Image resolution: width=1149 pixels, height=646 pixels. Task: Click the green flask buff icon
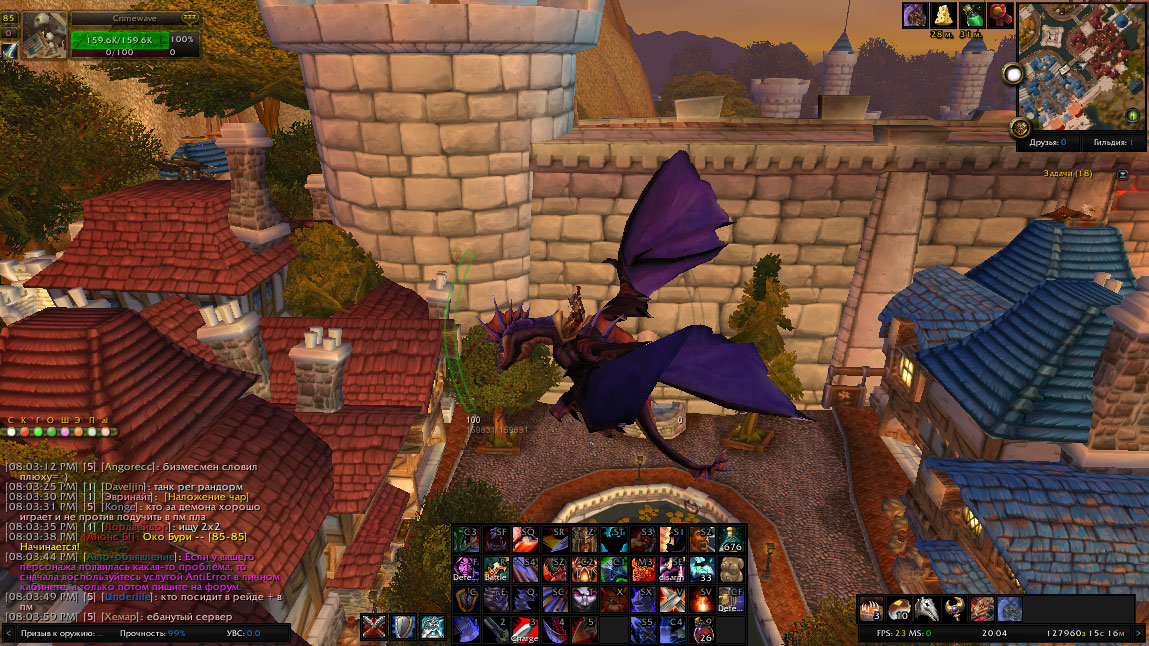click(971, 15)
